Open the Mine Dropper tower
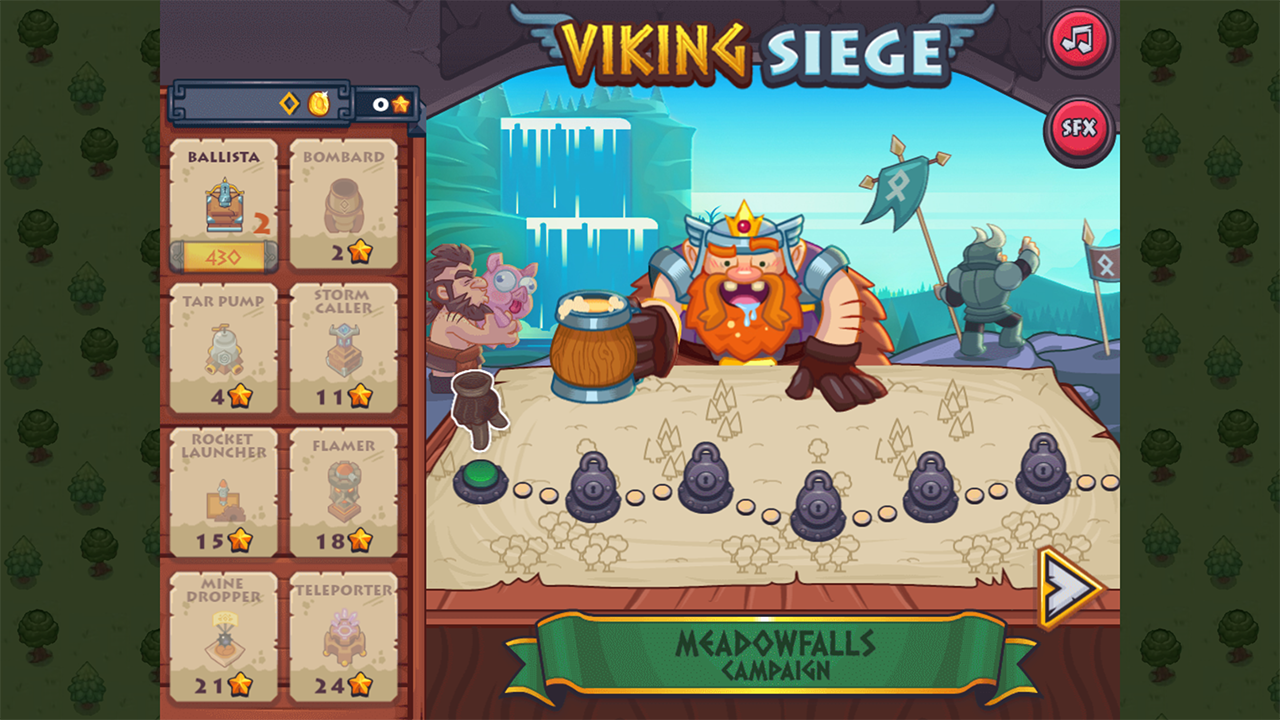The height and width of the screenshot is (720, 1280). coord(222,635)
